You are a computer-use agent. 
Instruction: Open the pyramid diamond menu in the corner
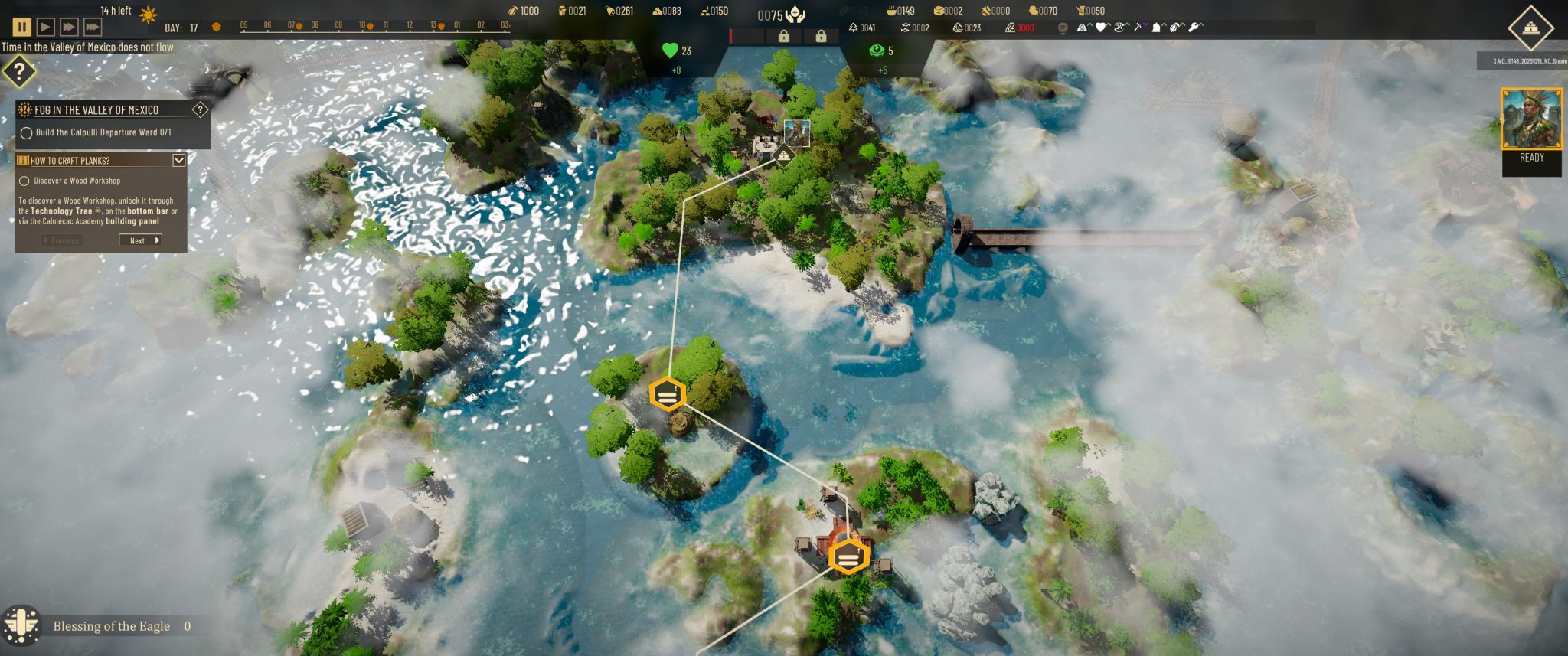point(1530,28)
